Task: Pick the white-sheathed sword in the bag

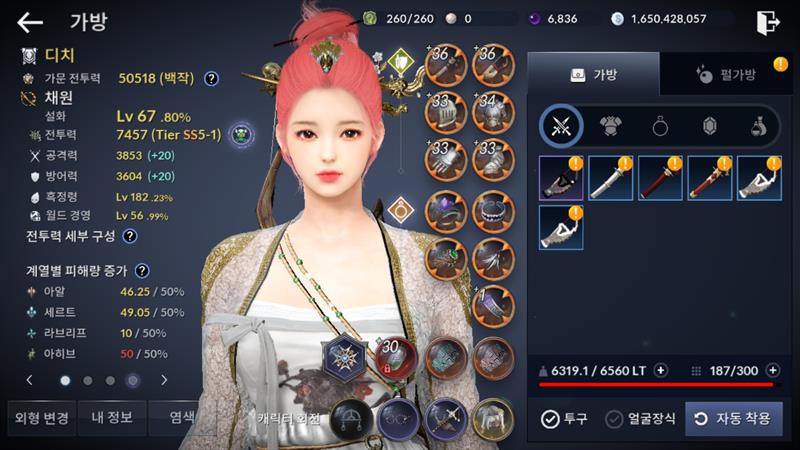Action: click(x=611, y=178)
